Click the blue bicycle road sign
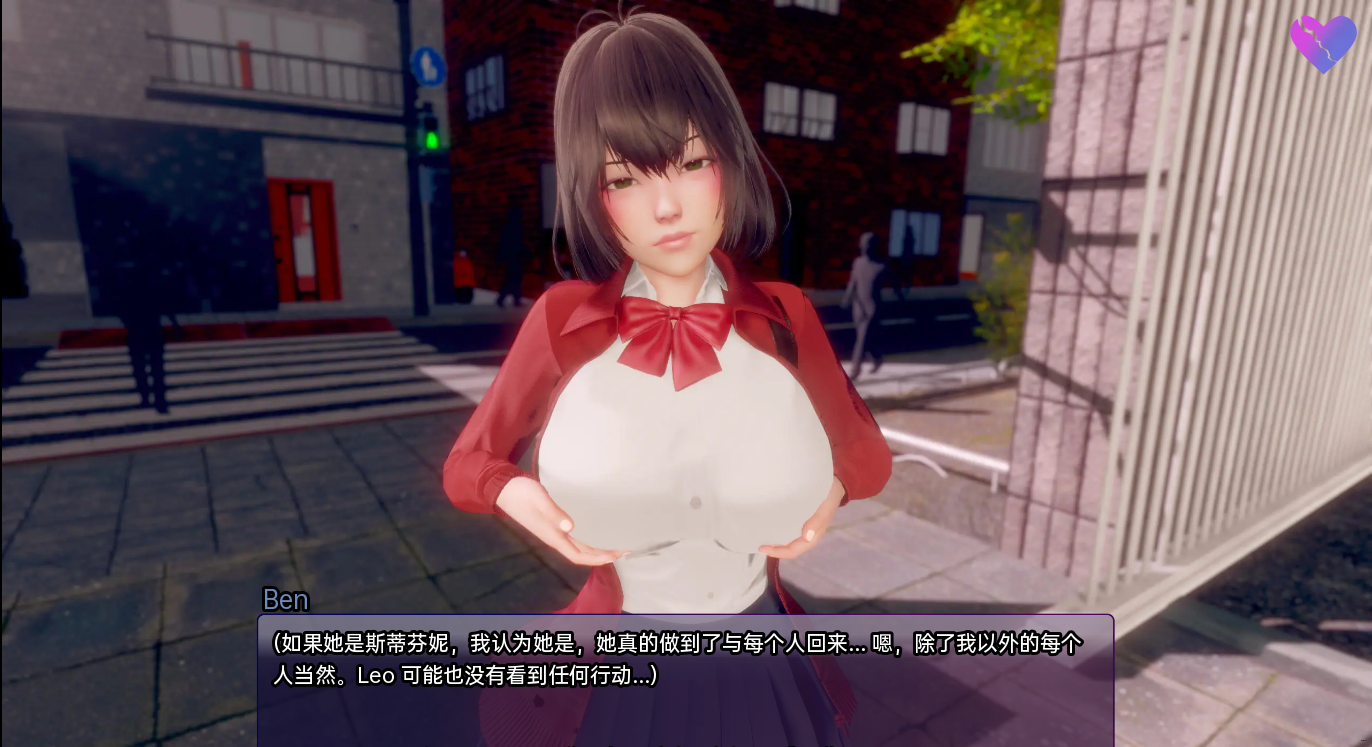This screenshot has width=1372, height=747. (430, 64)
